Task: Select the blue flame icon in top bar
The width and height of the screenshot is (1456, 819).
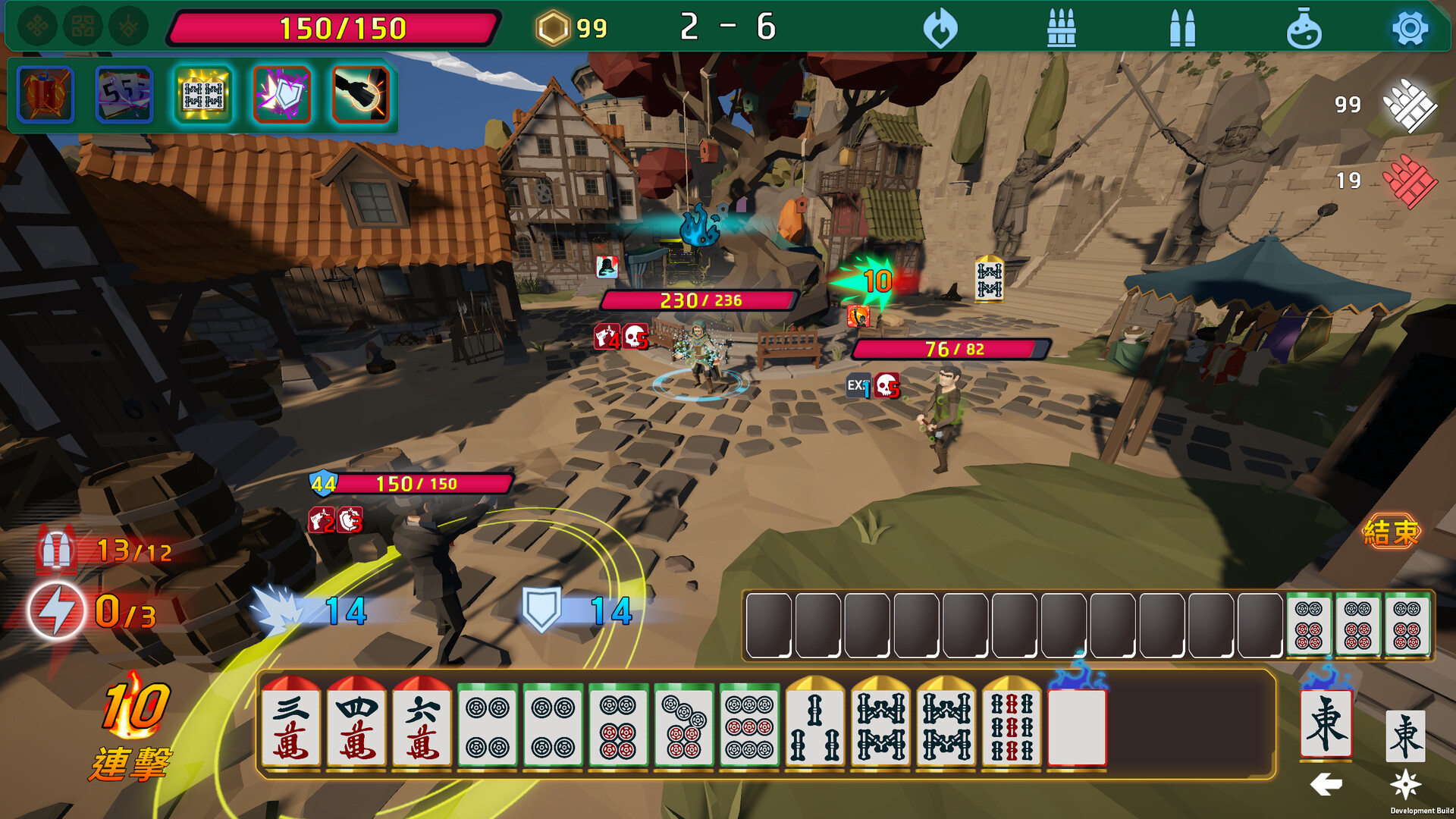Action: coord(940,29)
